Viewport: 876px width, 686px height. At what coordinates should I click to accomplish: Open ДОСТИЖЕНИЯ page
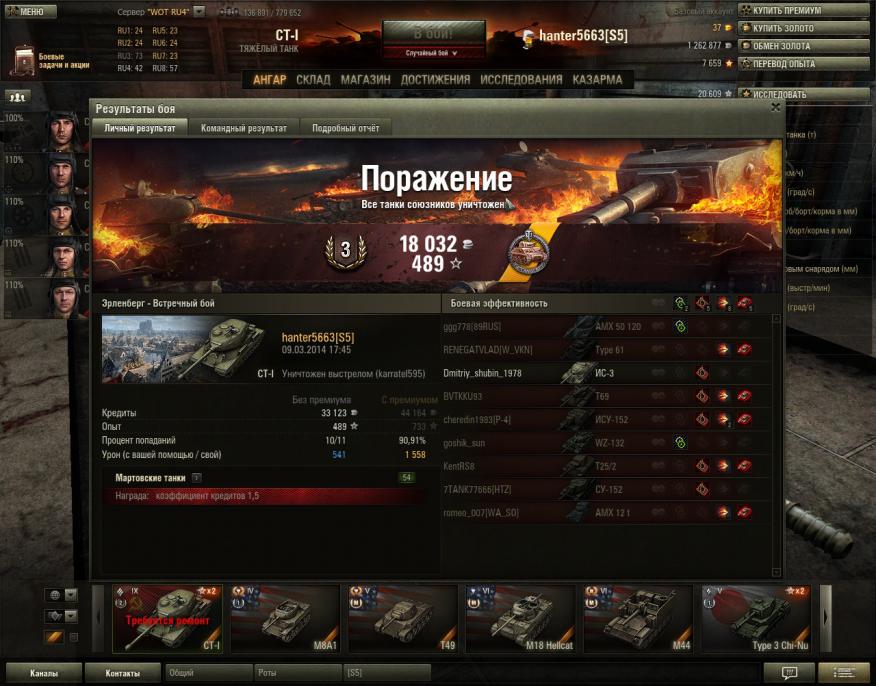coord(435,80)
